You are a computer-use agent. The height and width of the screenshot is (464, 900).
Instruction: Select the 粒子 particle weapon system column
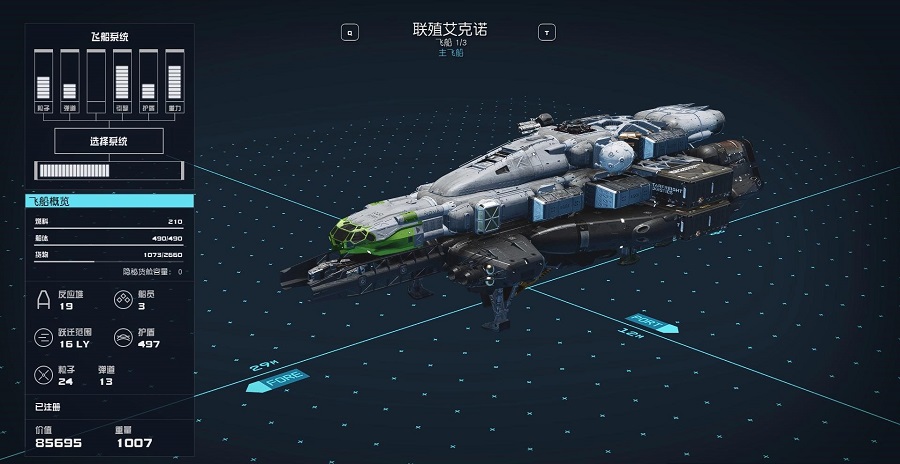tap(43, 82)
